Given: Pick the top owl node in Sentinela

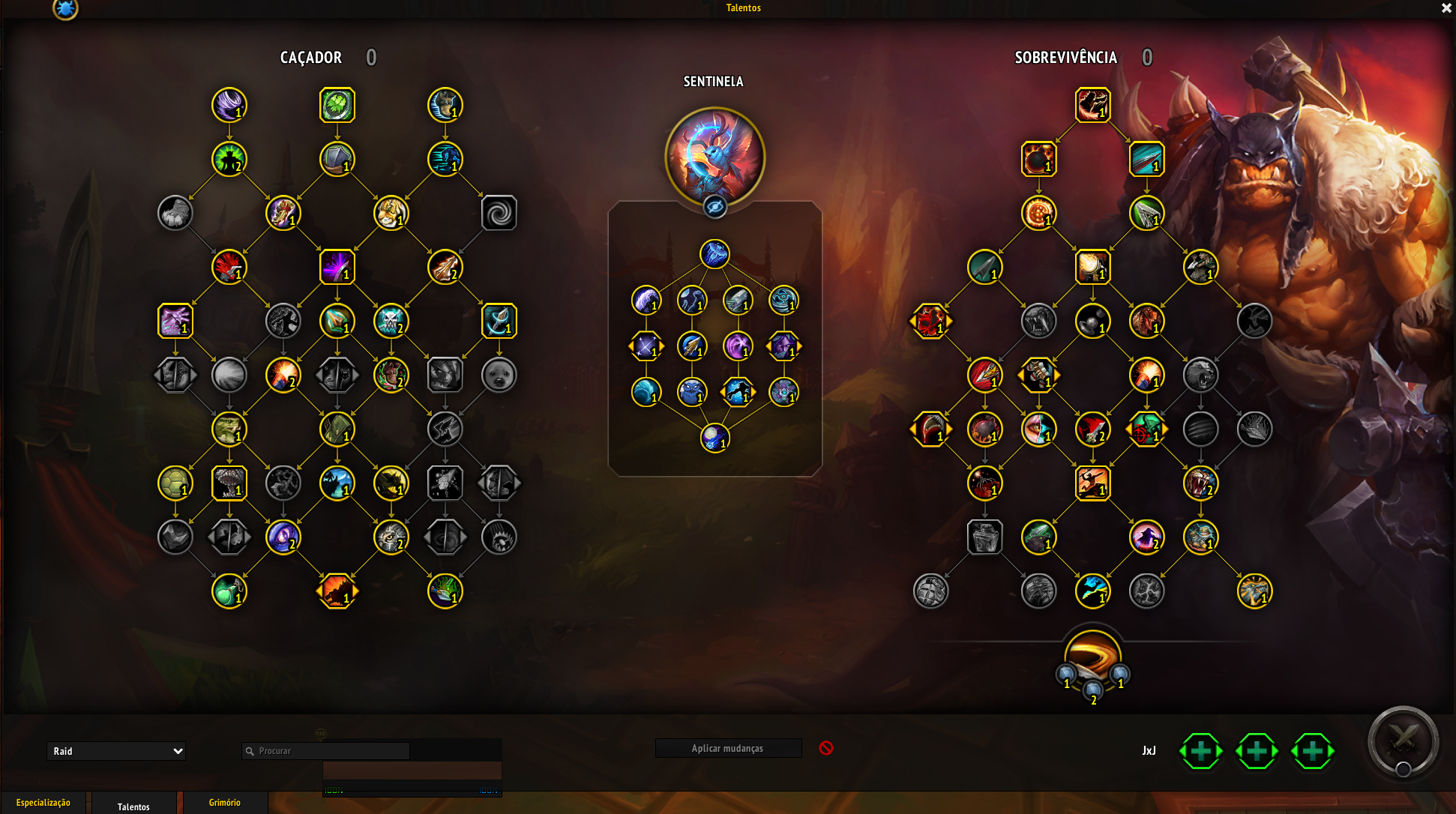Looking at the screenshot, I should click(715, 254).
